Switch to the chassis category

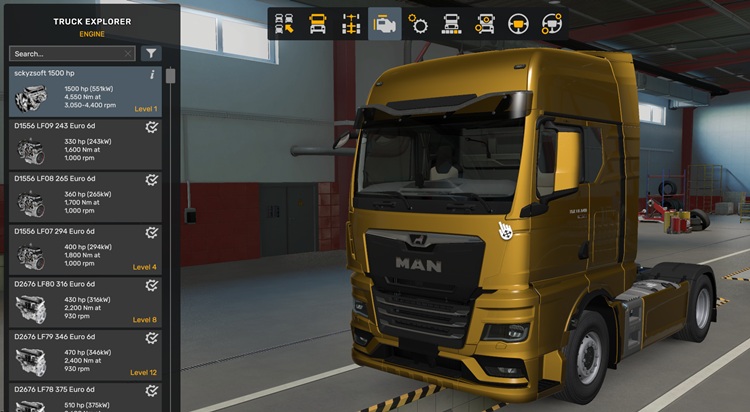click(353, 24)
